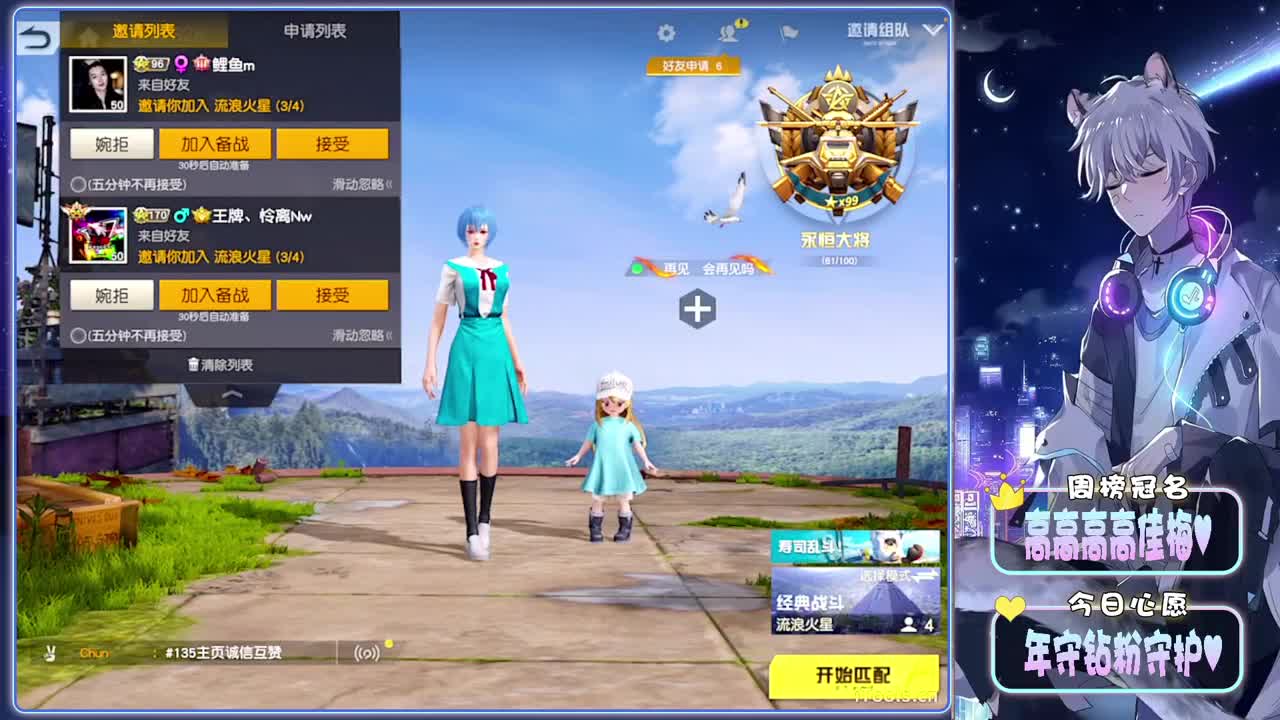The image size is (1280, 720).
Task: Accept 鲤鱼m's invite with 接受
Action: pyautogui.click(x=333, y=143)
